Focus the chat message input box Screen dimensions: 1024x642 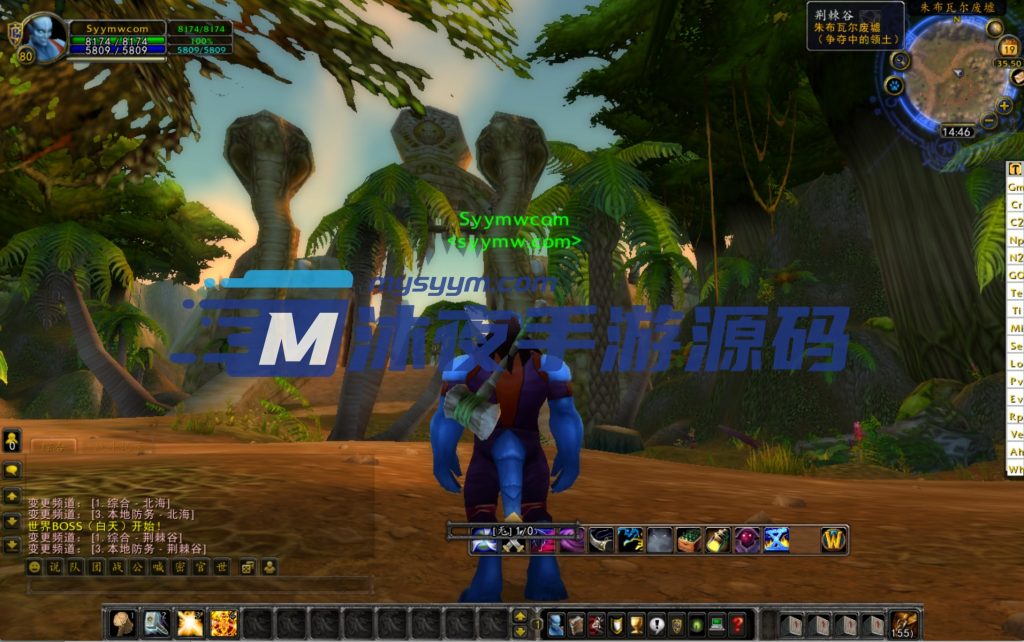click(200, 586)
